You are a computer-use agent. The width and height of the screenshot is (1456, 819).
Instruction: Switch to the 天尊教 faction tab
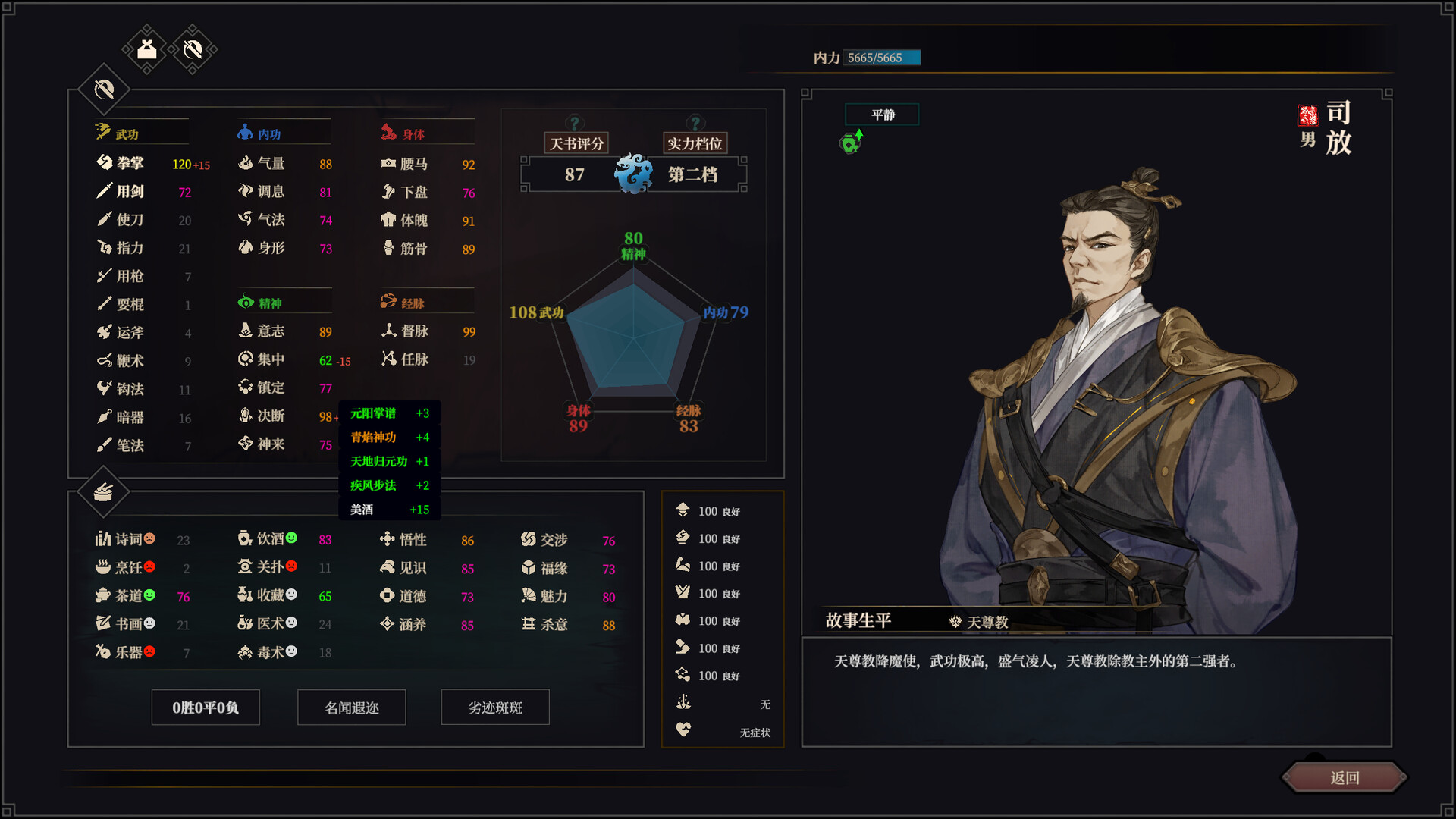pyautogui.click(x=978, y=620)
